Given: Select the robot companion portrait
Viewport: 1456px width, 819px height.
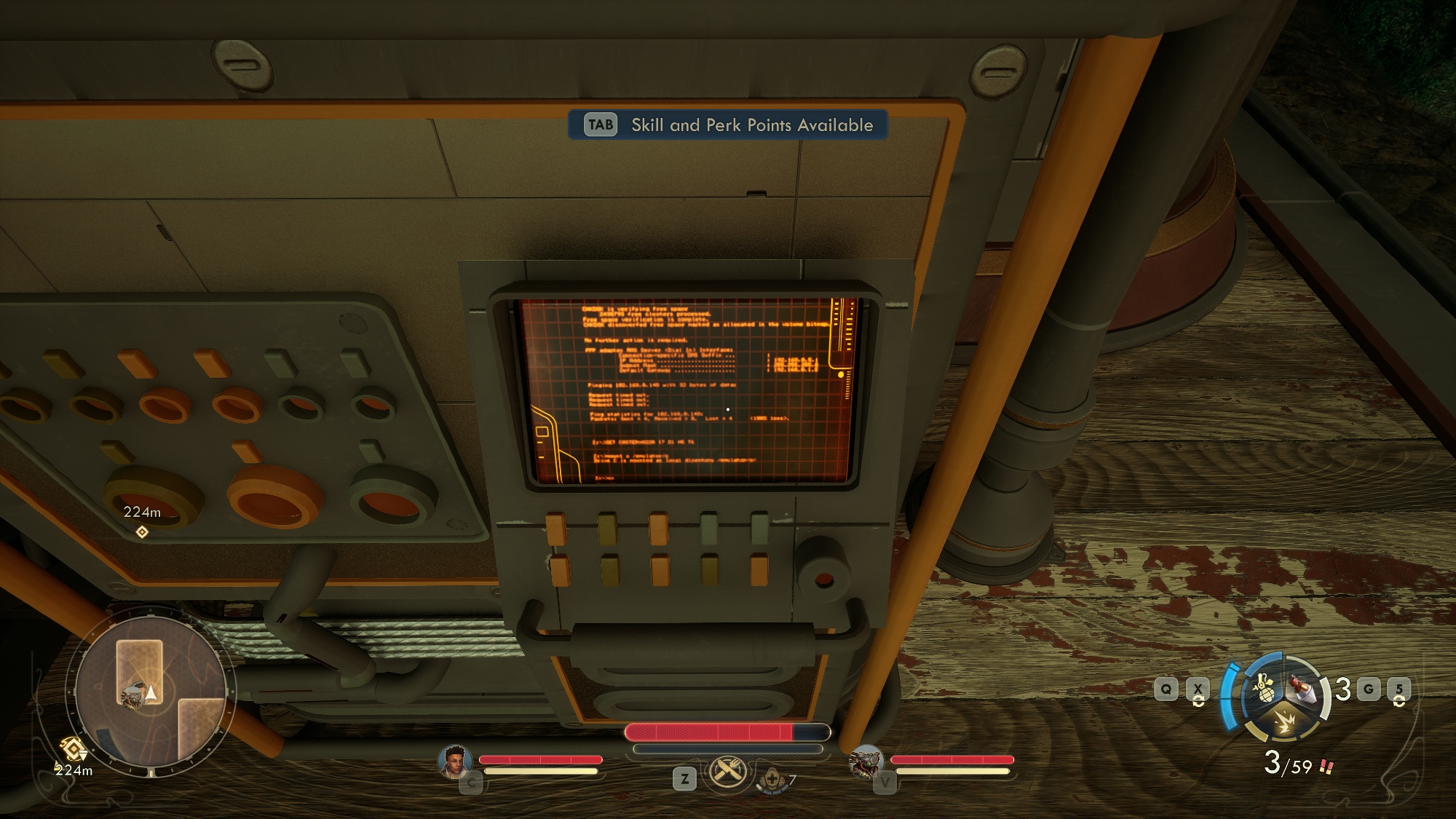Looking at the screenshot, I should (866, 762).
